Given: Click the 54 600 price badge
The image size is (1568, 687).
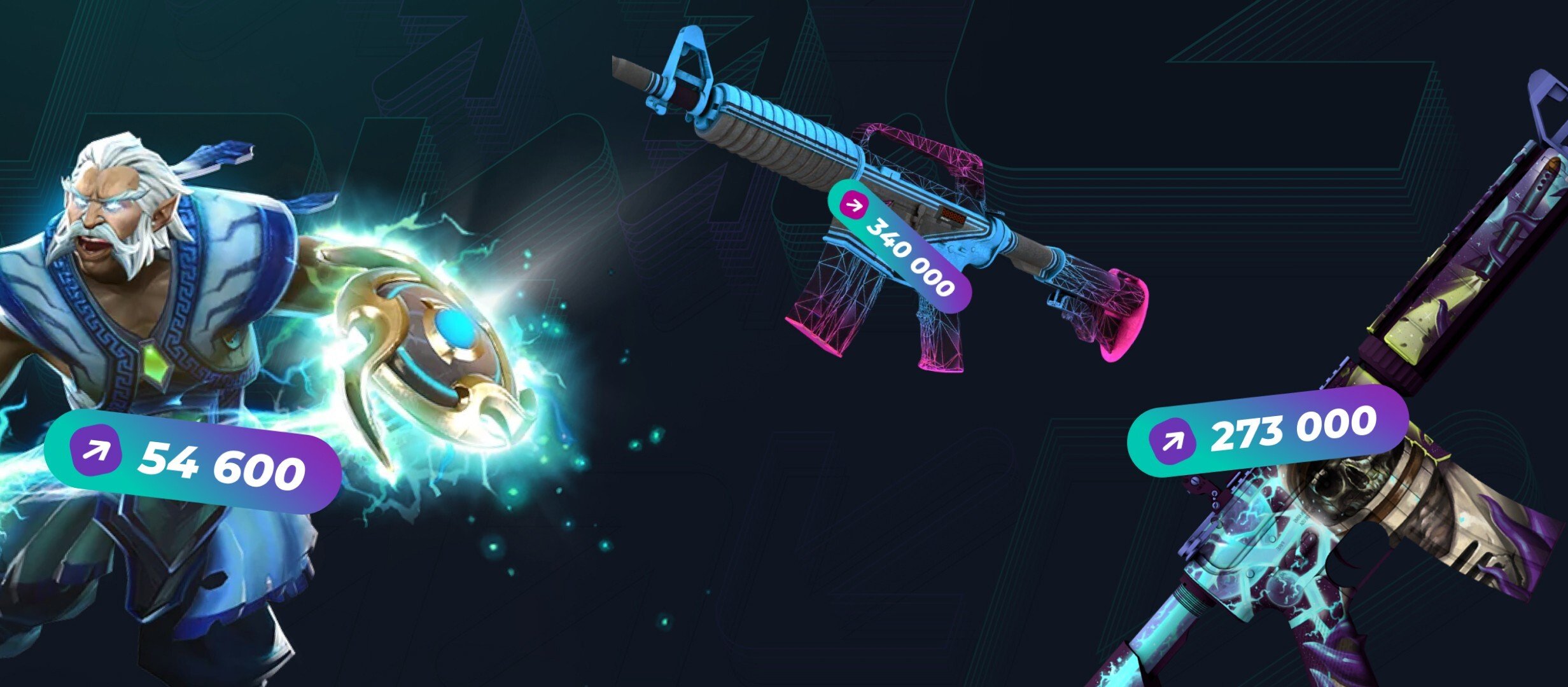Looking at the screenshot, I should (x=193, y=462).
